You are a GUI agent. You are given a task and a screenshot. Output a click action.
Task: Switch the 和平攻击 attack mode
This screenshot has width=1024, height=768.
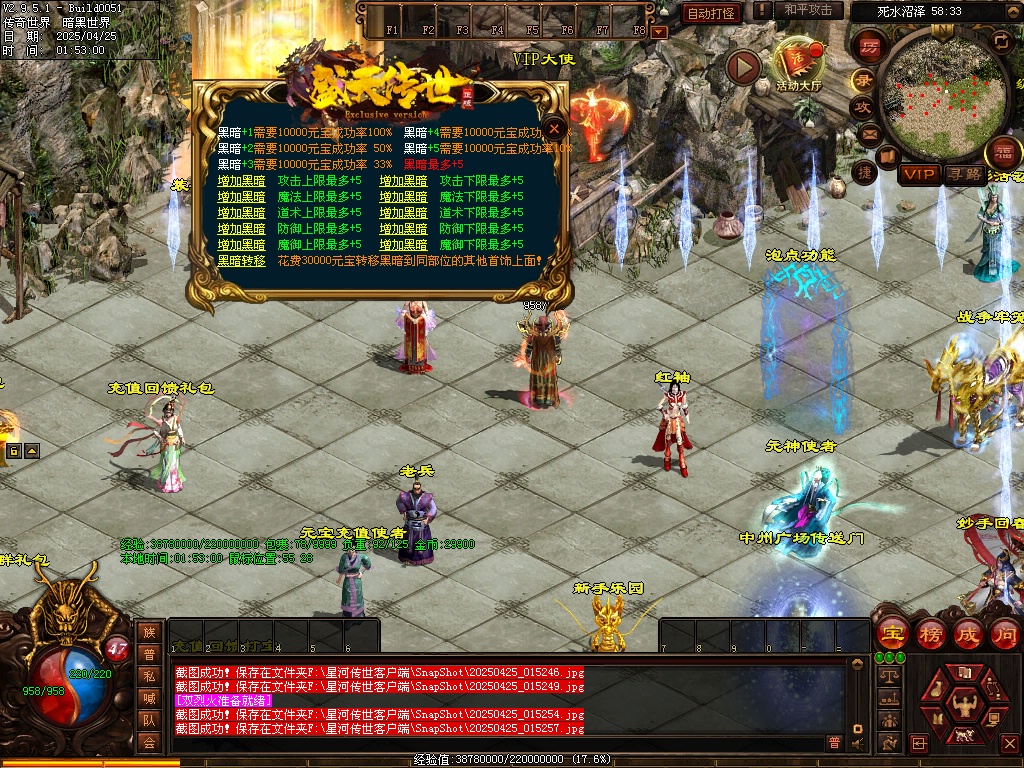point(808,11)
